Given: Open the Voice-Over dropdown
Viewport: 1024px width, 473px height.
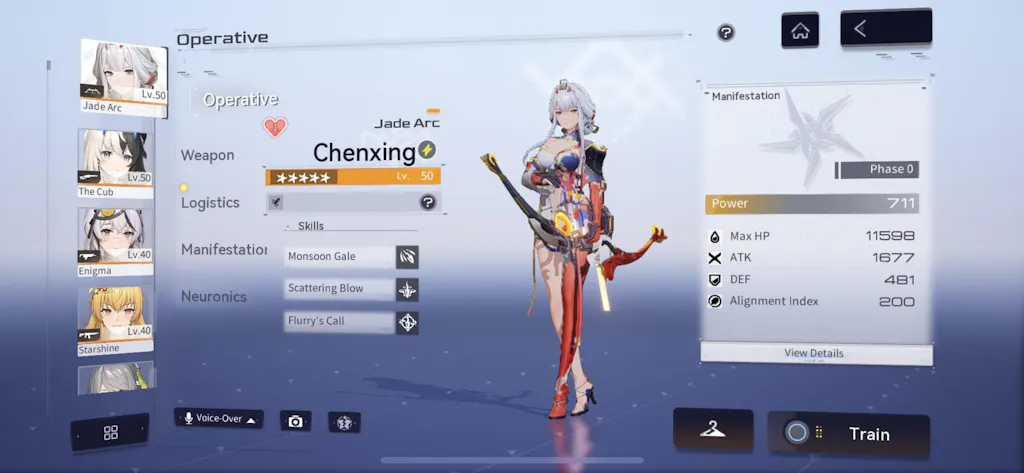Looking at the screenshot, I should (218, 418).
